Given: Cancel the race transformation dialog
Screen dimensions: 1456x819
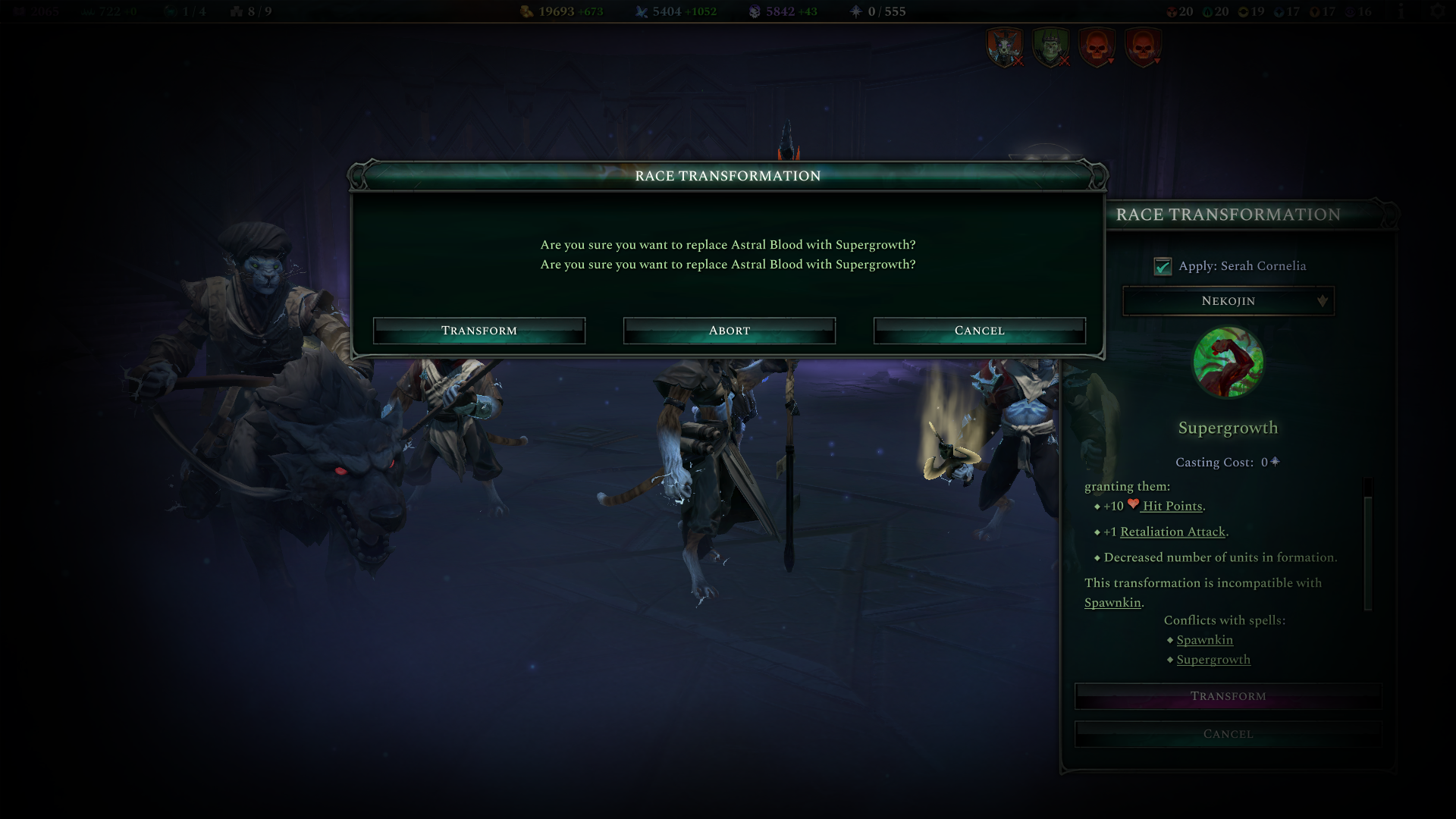Looking at the screenshot, I should [x=979, y=330].
